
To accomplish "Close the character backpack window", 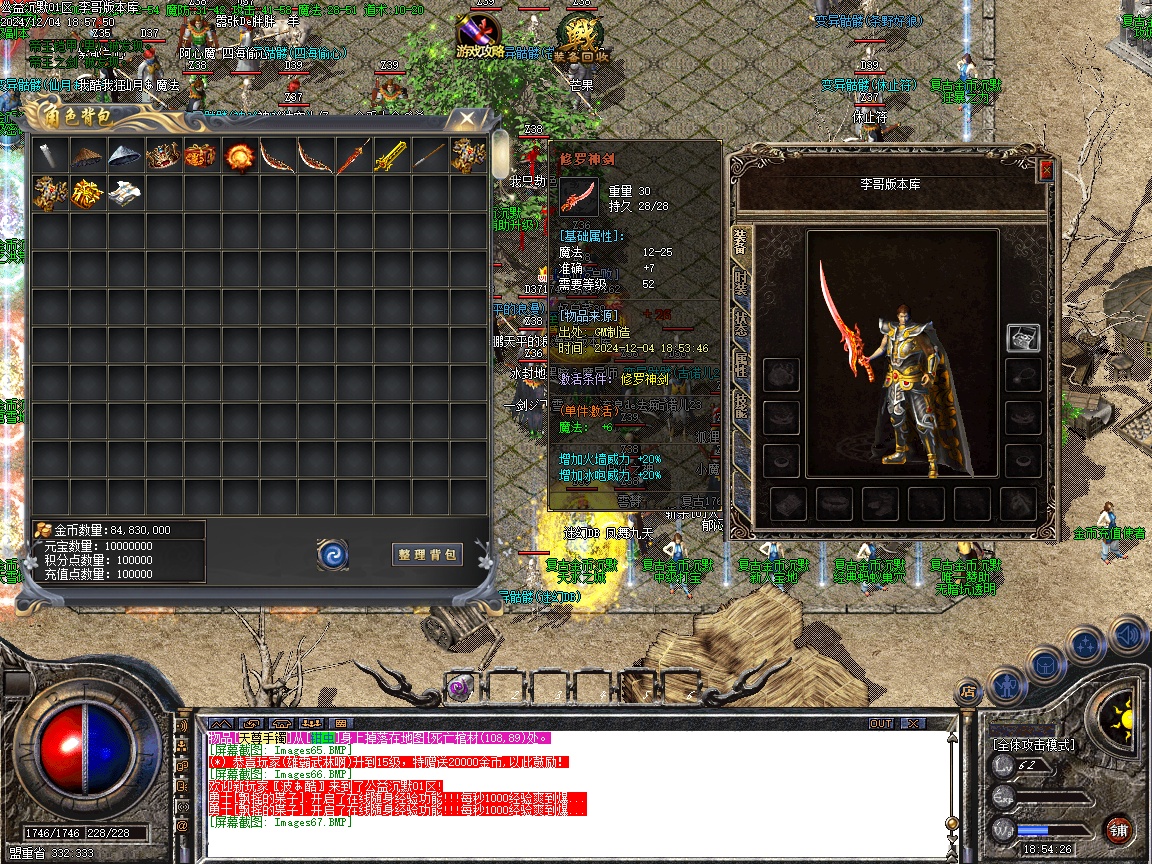I will click(466, 118).
